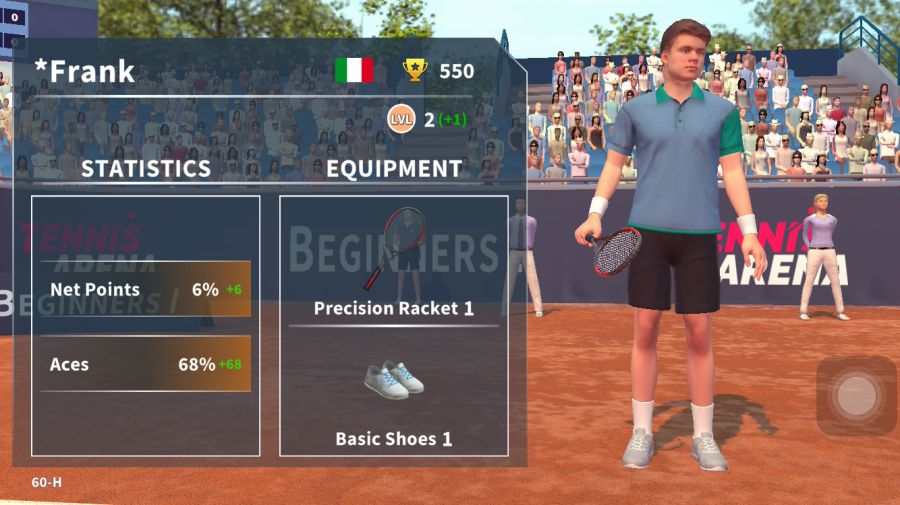Tap the round virtual joystick button
Image resolution: width=900 pixels, height=505 pixels.
856,396
